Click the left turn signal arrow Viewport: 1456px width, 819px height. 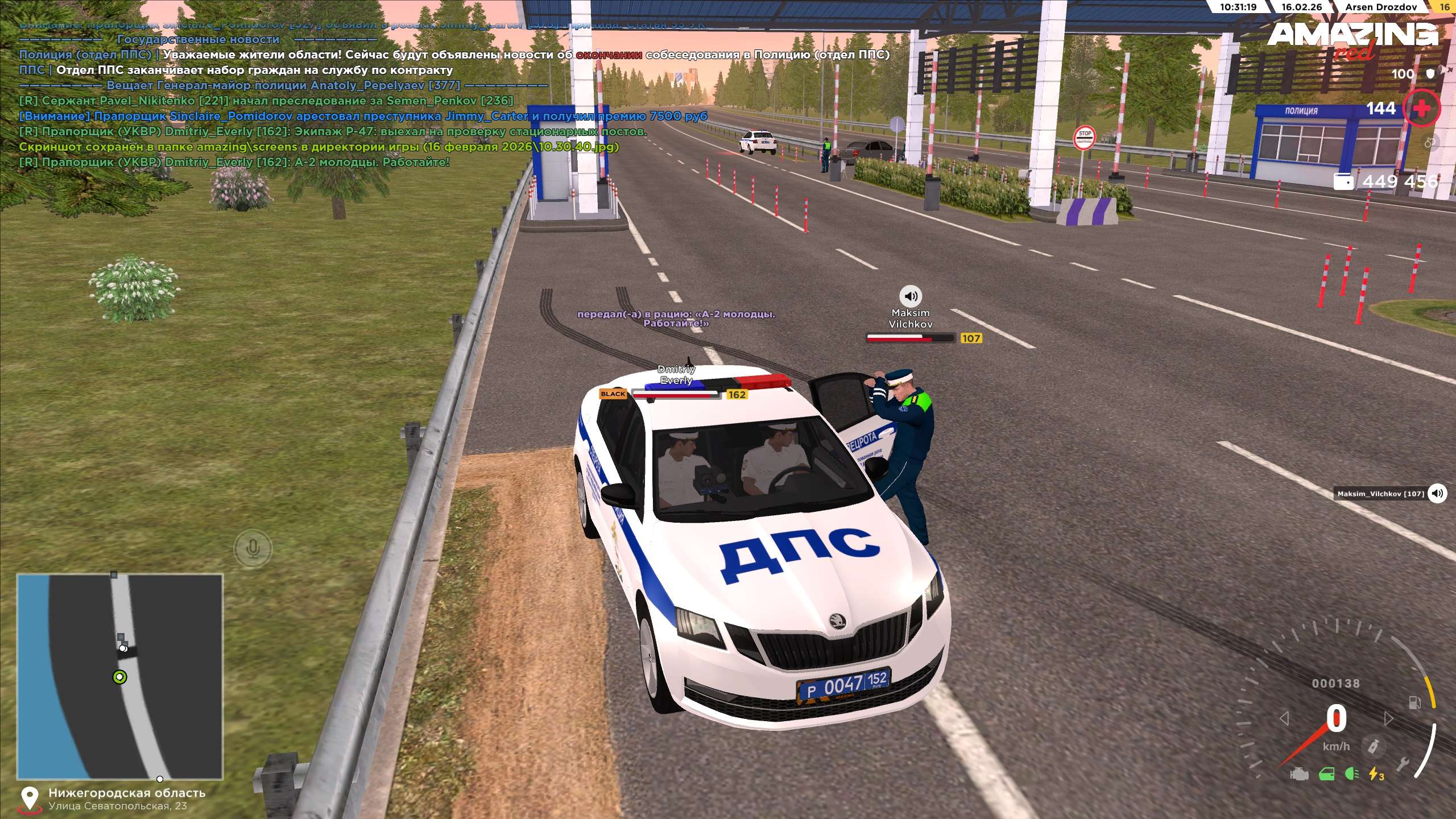1284,718
